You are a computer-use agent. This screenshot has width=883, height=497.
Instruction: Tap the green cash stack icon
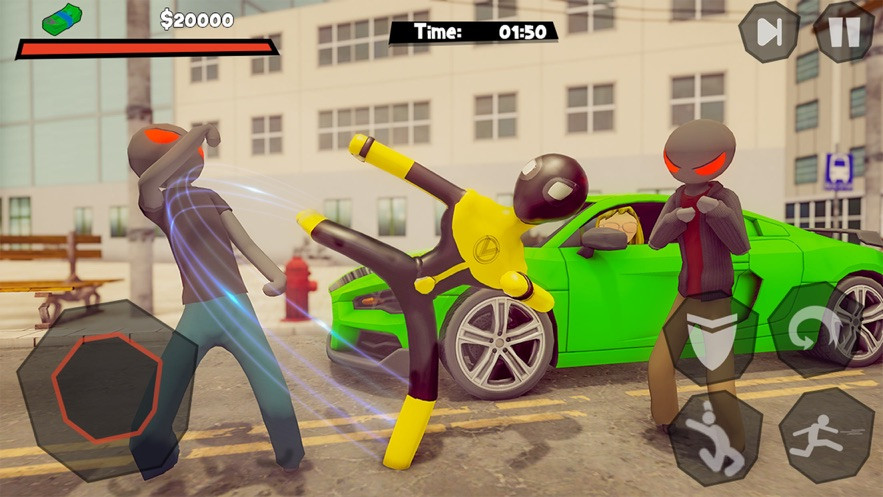[x=63, y=19]
